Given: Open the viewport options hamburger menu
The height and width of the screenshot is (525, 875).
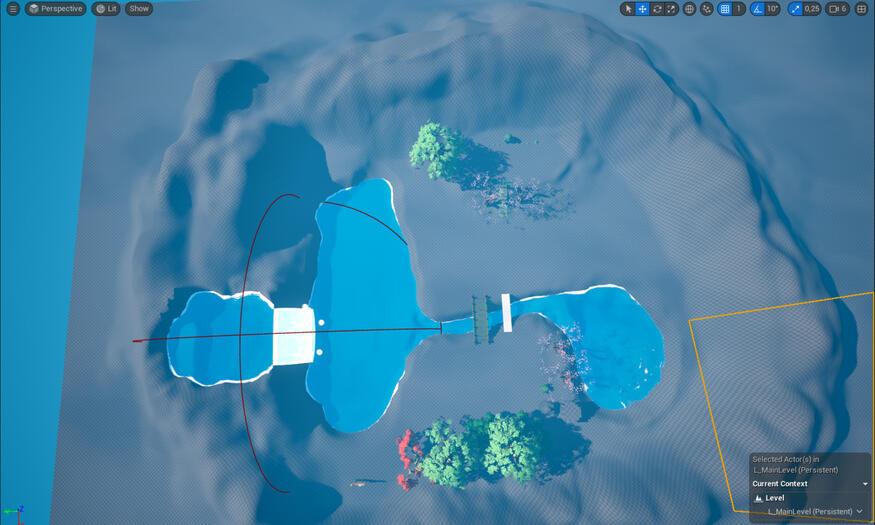Looking at the screenshot, I should coord(13,9).
